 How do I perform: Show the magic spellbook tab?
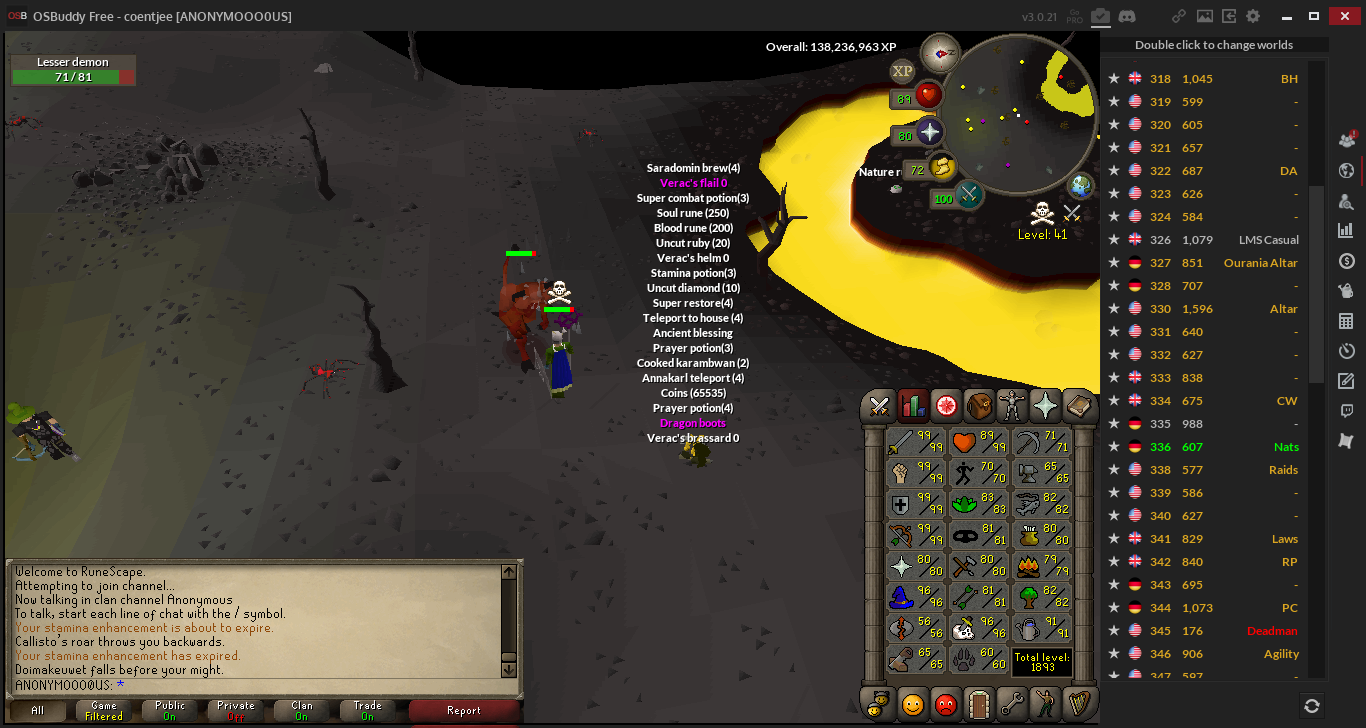click(x=1078, y=405)
